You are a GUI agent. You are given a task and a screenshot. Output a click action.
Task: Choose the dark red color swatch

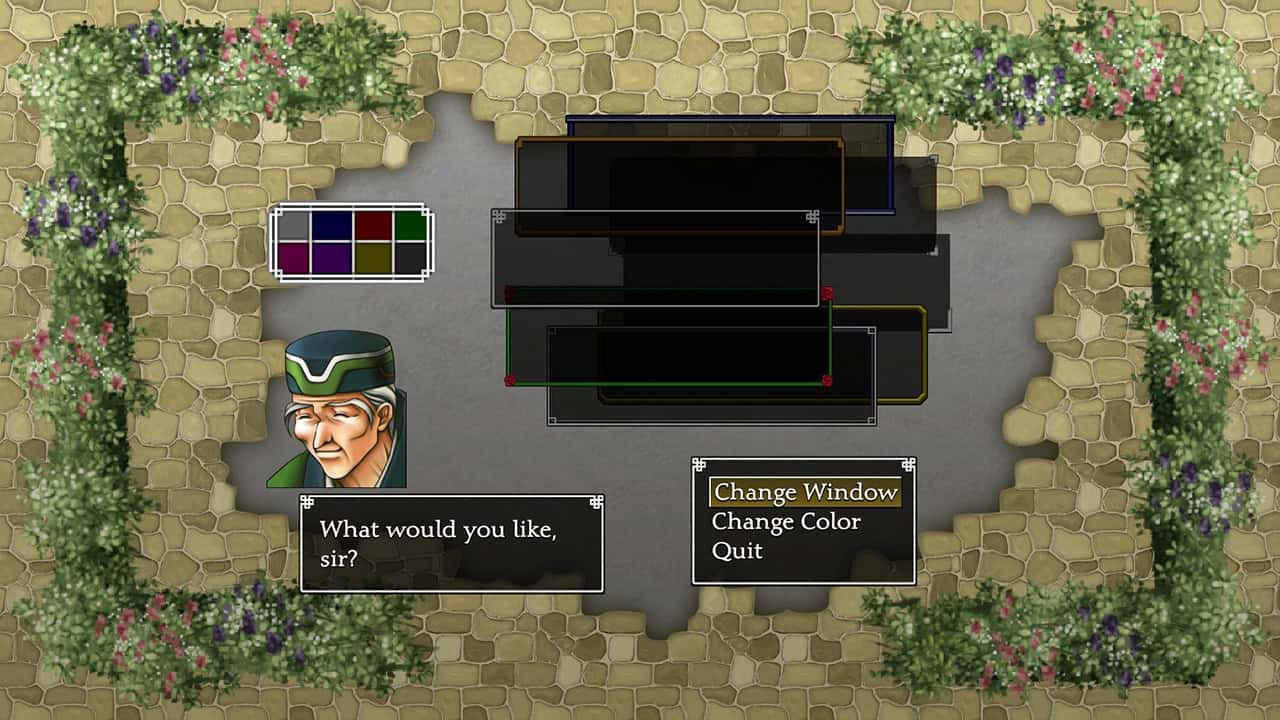tap(372, 226)
